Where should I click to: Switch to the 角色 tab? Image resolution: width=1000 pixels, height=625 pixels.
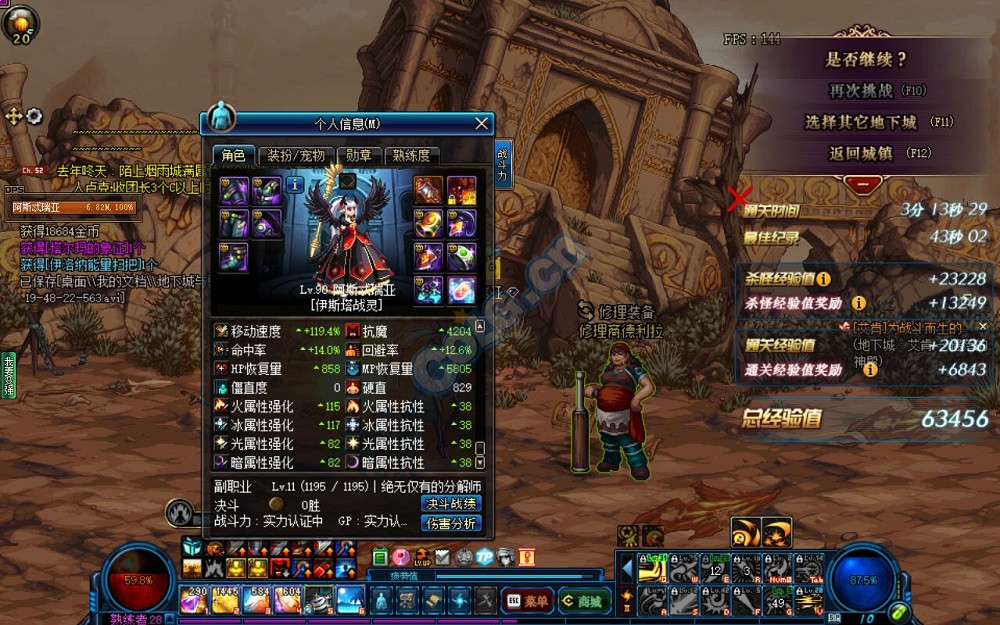pos(233,155)
